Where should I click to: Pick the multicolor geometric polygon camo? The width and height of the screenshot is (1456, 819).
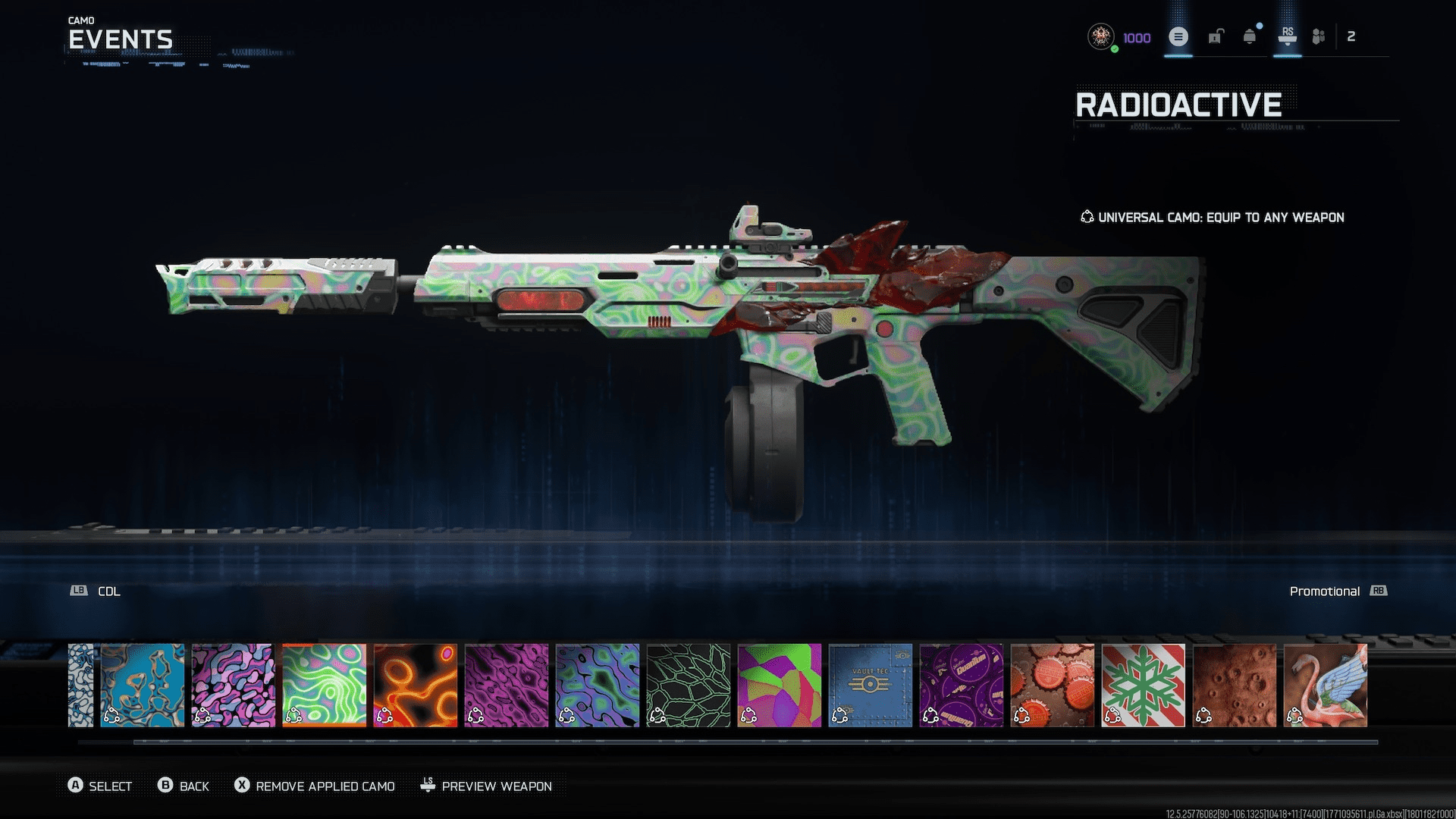tap(779, 685)
